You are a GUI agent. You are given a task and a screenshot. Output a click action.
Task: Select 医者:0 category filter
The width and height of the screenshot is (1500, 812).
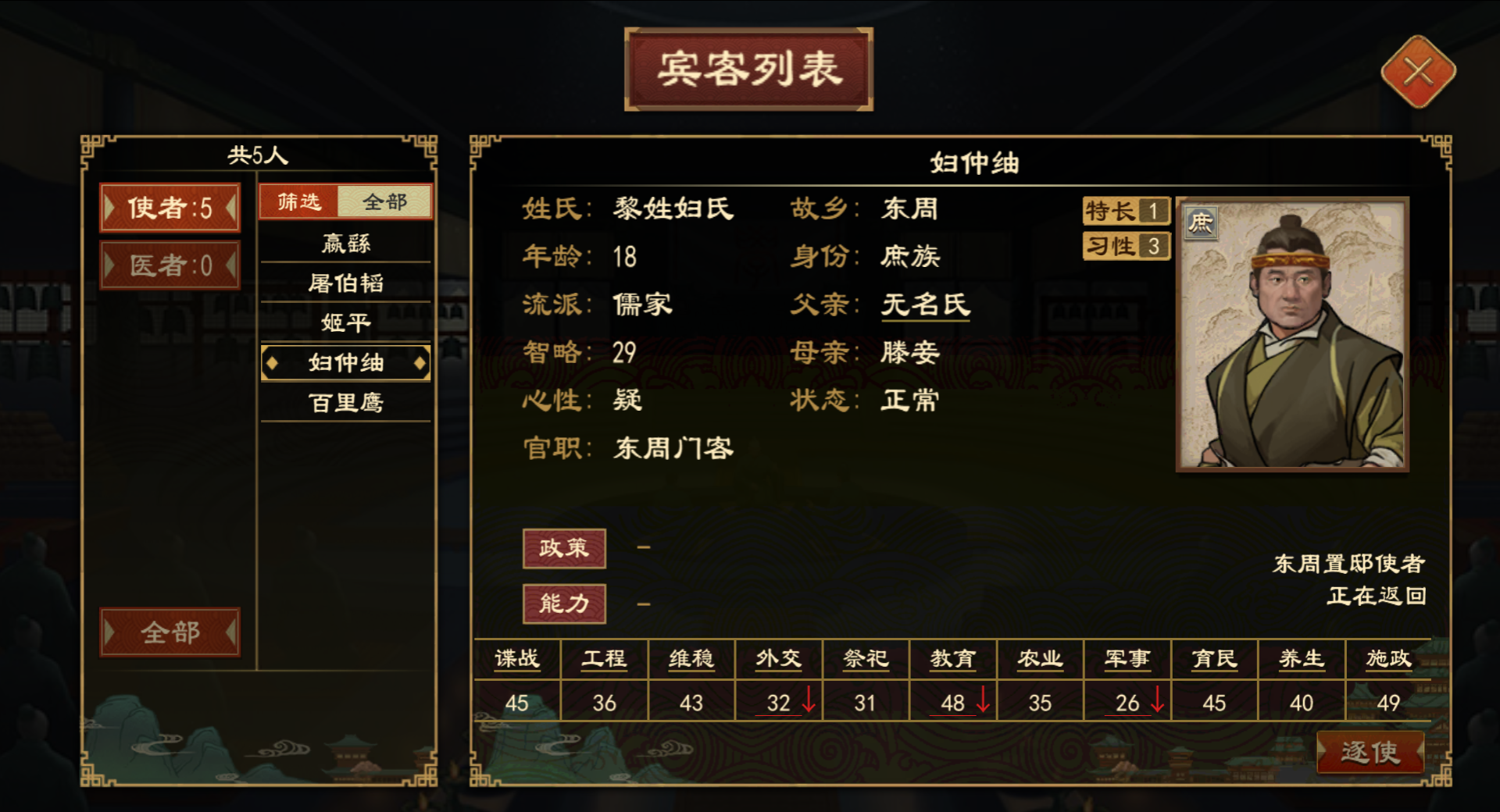pyautogui.click(x=170, y=268)
